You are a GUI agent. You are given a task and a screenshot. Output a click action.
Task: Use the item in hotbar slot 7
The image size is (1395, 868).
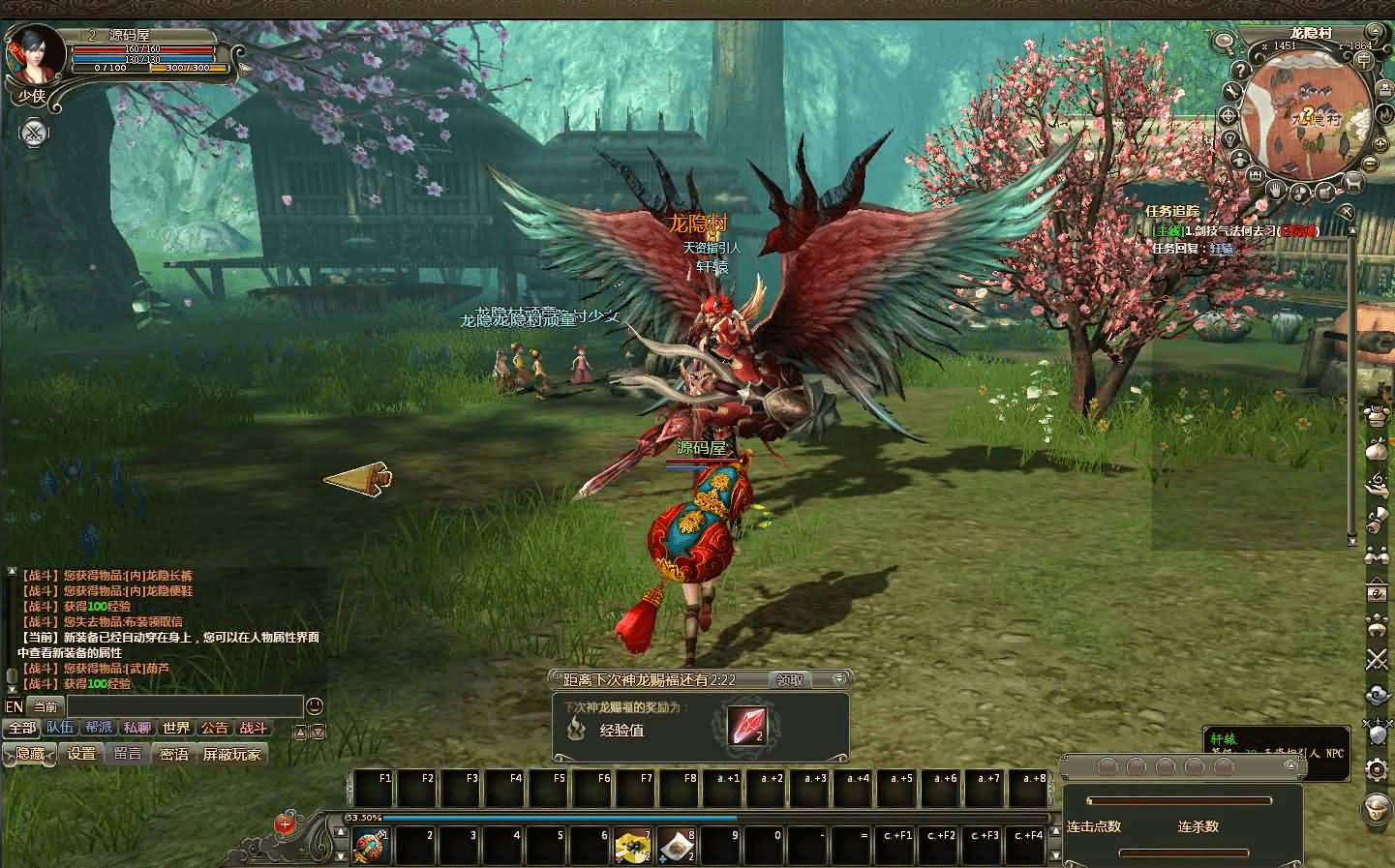click(x=632, y=846)
